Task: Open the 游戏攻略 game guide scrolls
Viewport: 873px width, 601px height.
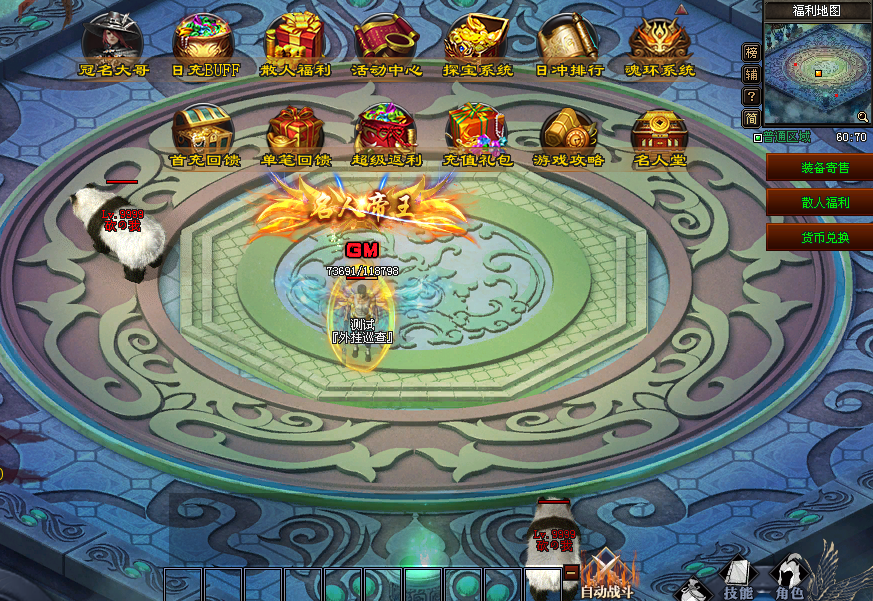Action: click(568, 132)
